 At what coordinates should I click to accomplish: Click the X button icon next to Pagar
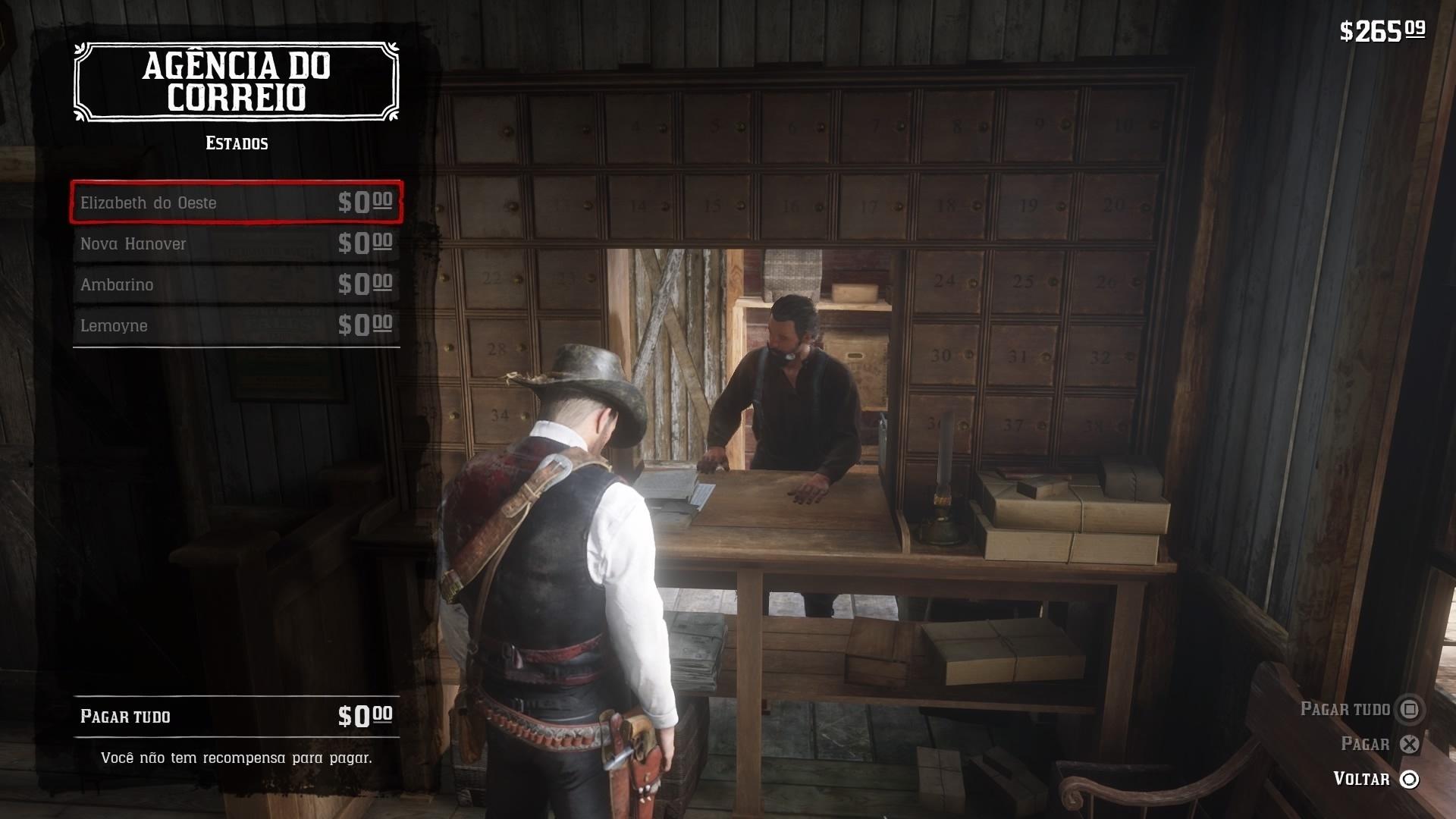(1410, 744)
